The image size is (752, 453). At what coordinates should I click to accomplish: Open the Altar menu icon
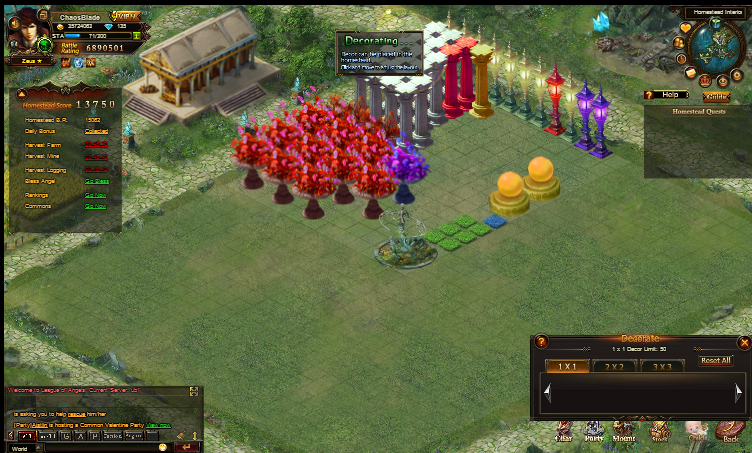pyautogui.click(x=565, y=432)
